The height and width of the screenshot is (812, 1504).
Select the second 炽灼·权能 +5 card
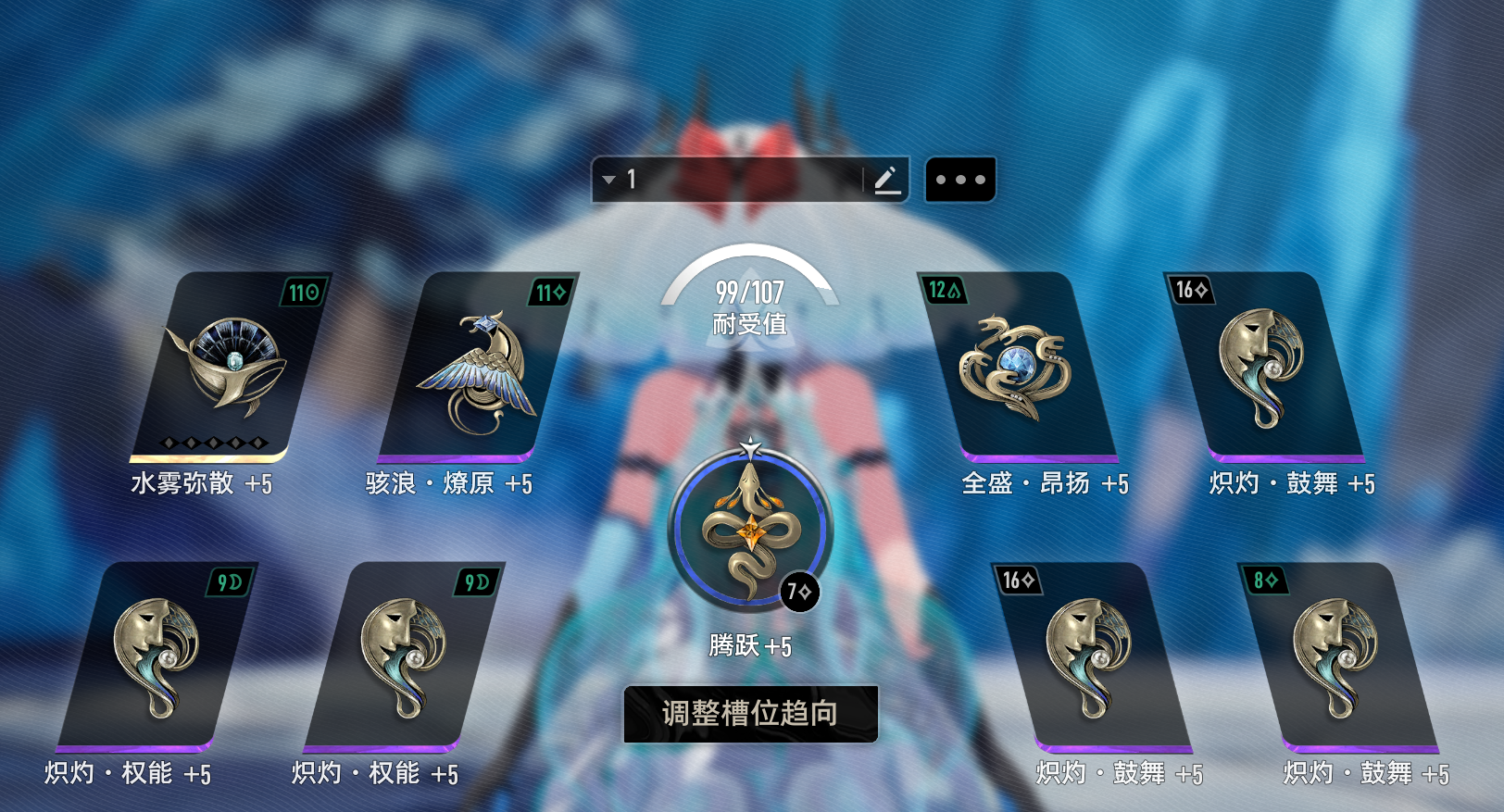pyautogui.click(x=407, y=657)
